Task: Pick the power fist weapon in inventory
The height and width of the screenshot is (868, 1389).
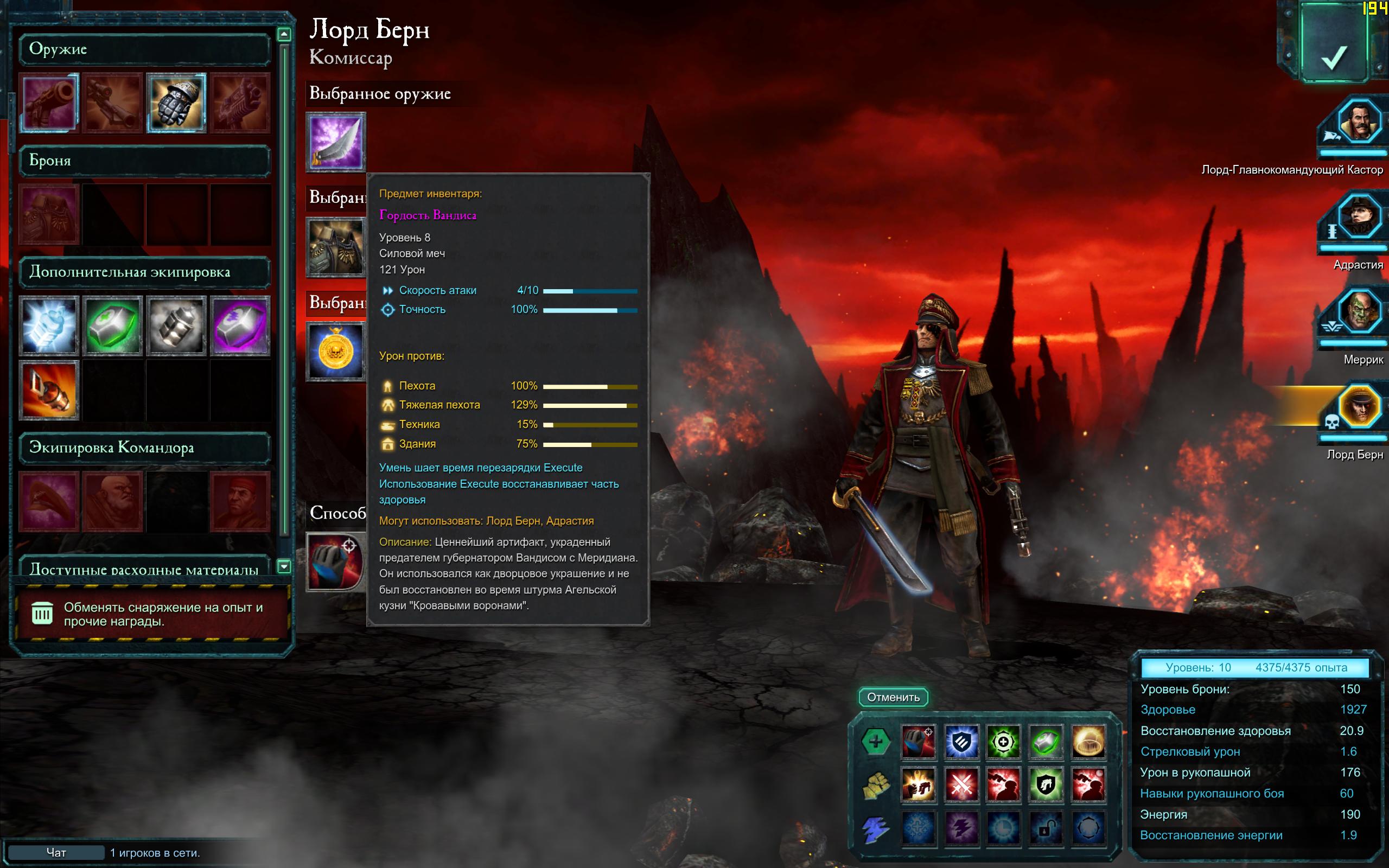Action: pyautogui.click(x=176, y=103)
